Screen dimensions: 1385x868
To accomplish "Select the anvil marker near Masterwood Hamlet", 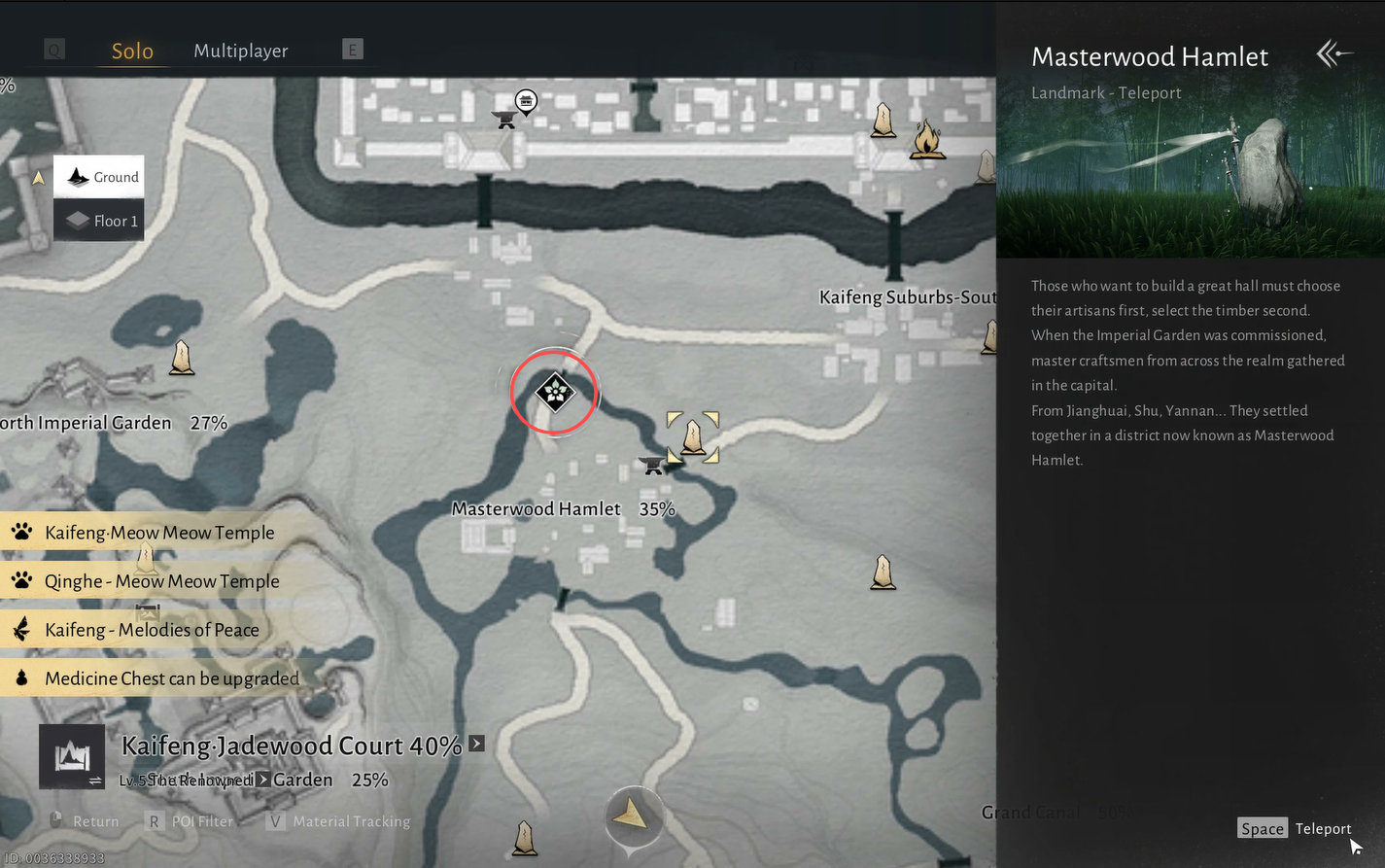I will pos(652,466).
